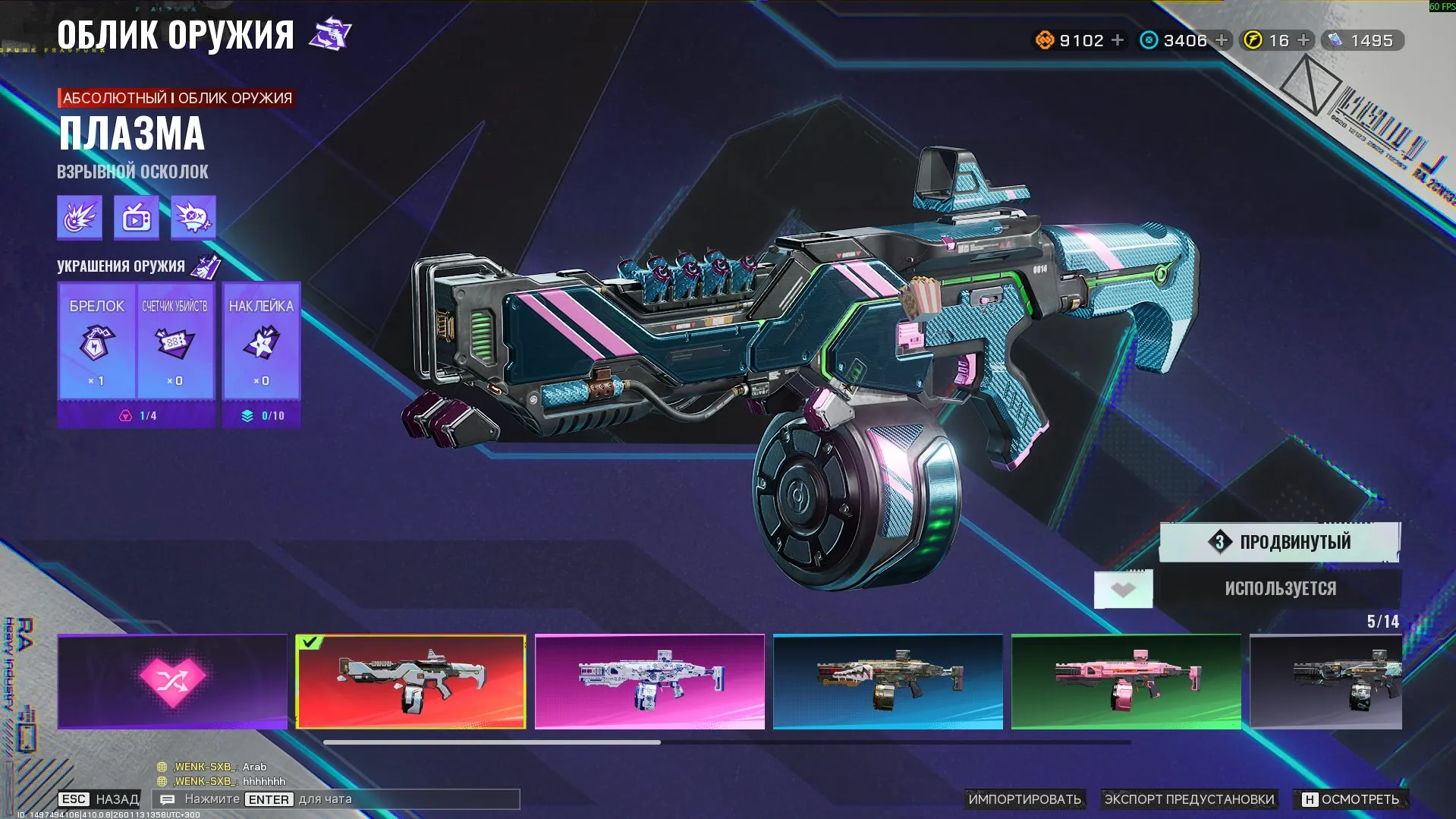The height and width of the screenshot is (819, 1456).
Task: Select the shuffle heart random skin tile
Action: (x=171, y=682)
